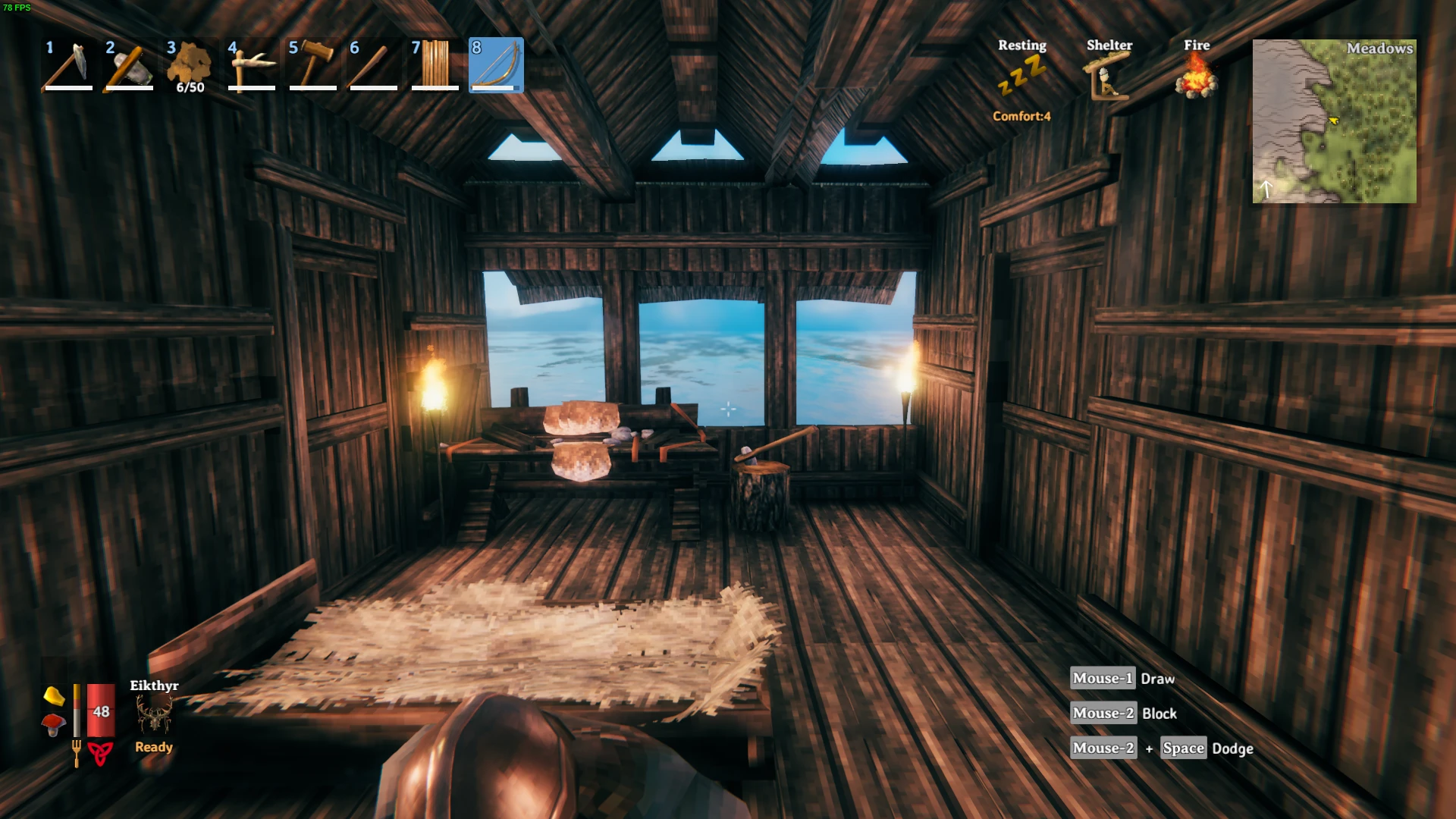
Task: Select the crude bow in slot 8
Action: (x=495, y=66)
